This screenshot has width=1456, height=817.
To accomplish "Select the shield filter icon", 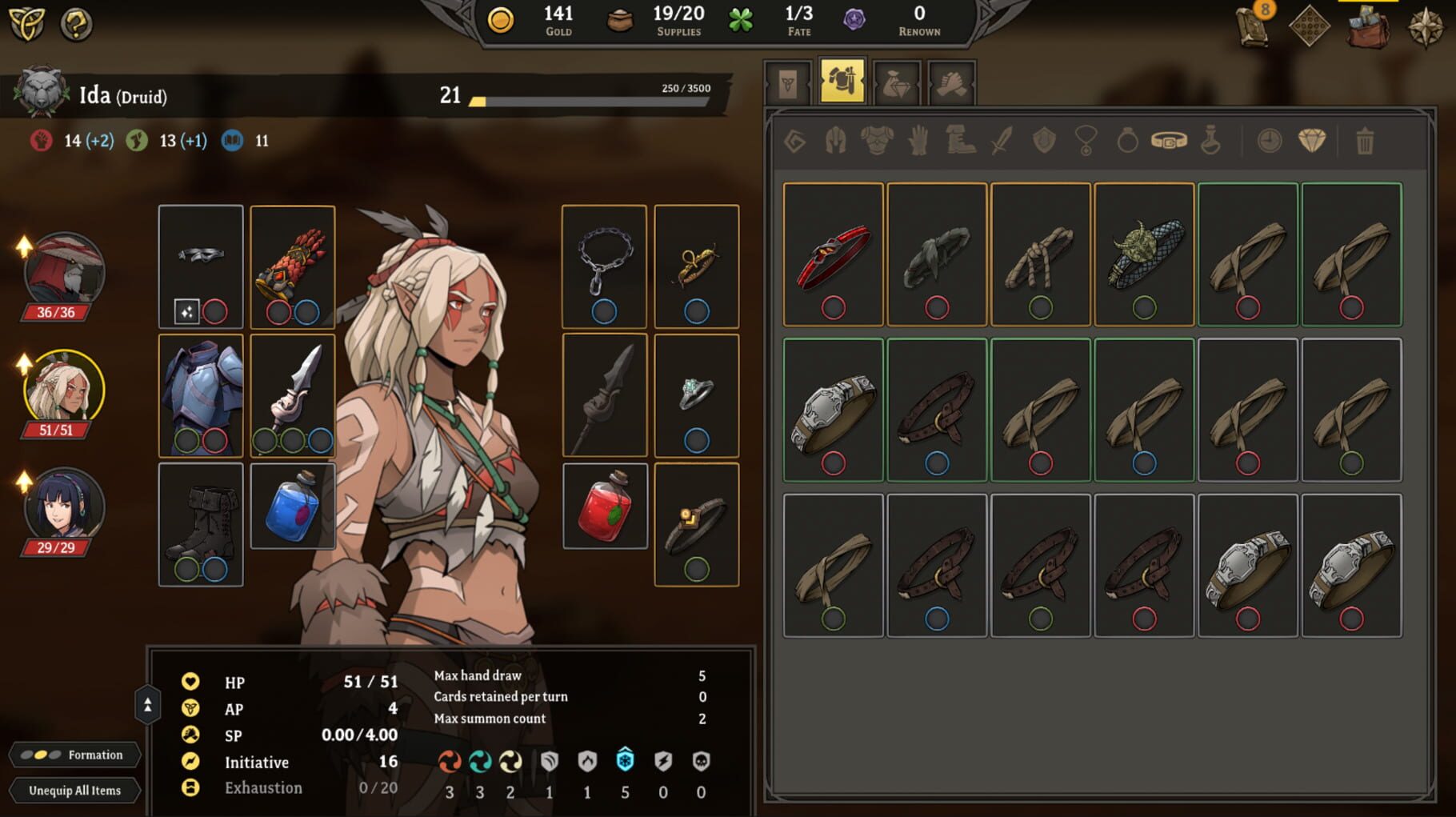I will coord(1046,142).
